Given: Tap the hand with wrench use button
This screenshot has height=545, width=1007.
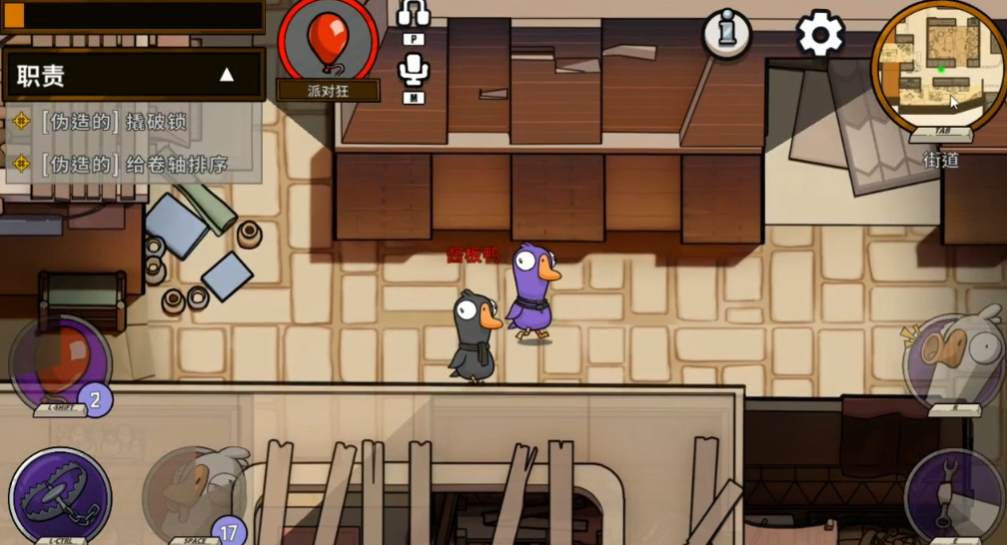Looking at the screenshot, I should click(x=954, y=492).
